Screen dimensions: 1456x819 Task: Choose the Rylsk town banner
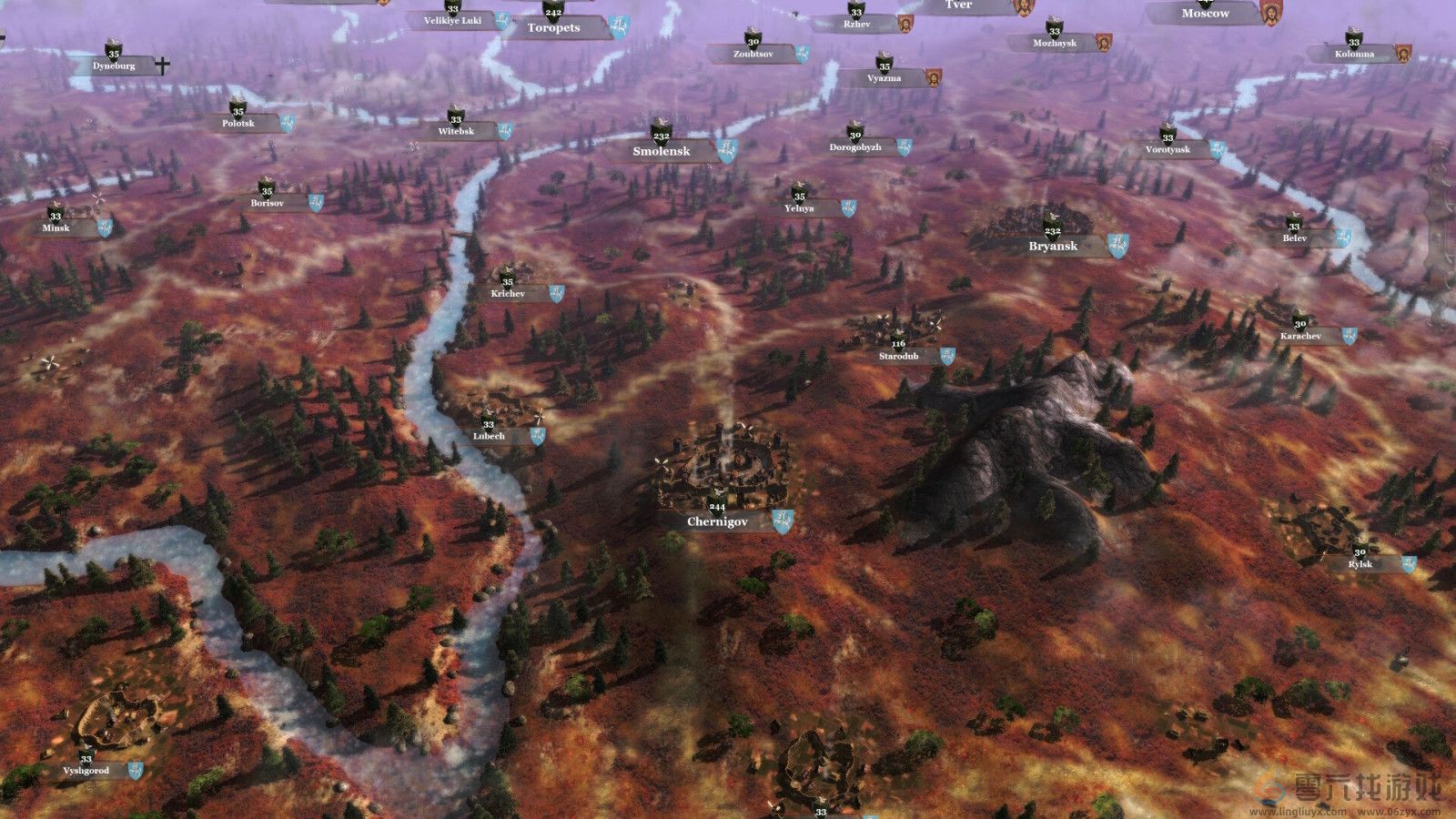(1360, 565)
